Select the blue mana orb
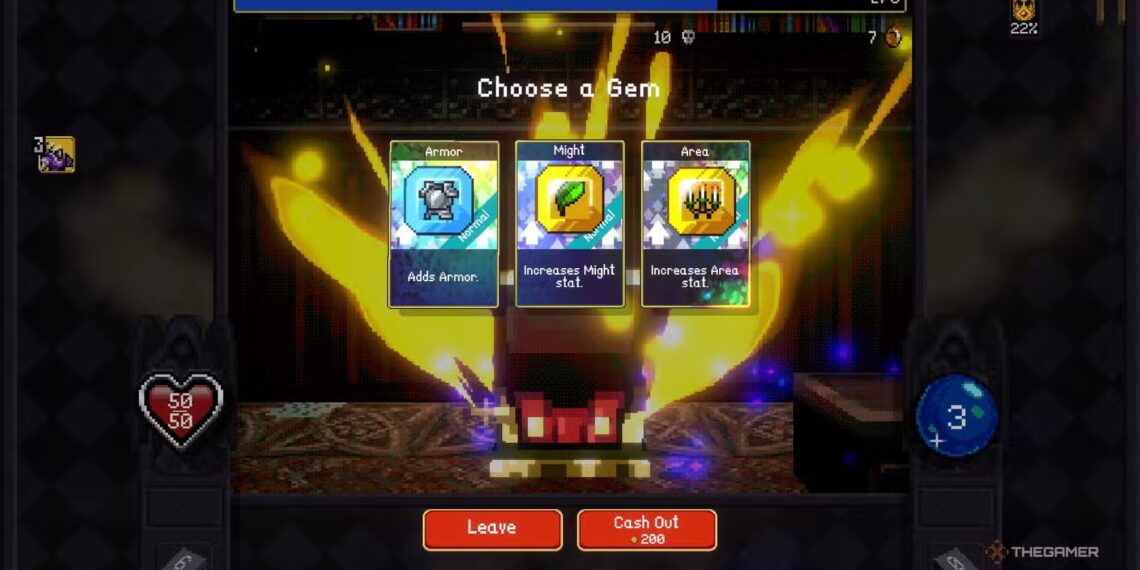1140x570 pixels. point(956,416)
